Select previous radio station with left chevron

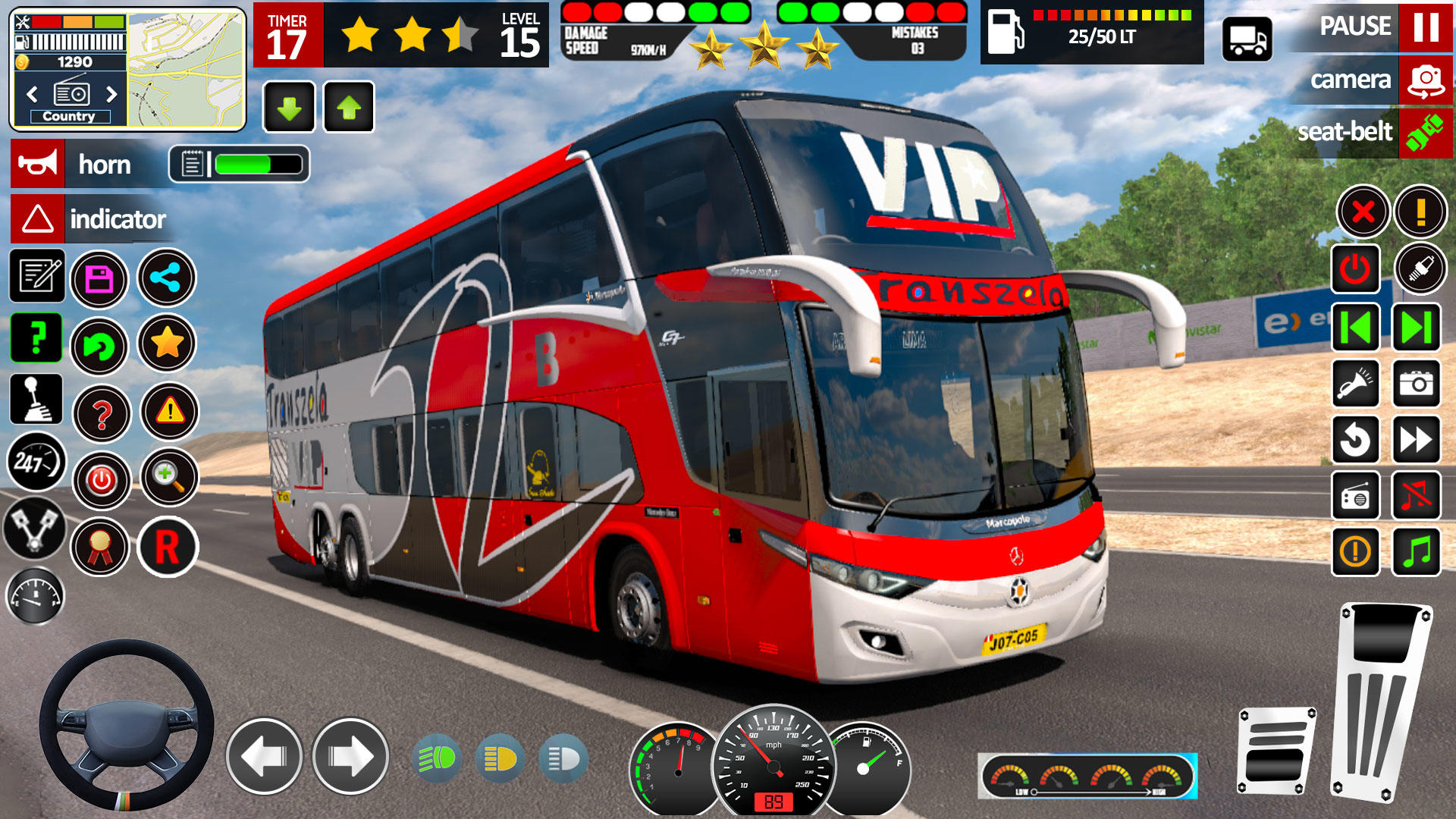(x=32, y=93)
